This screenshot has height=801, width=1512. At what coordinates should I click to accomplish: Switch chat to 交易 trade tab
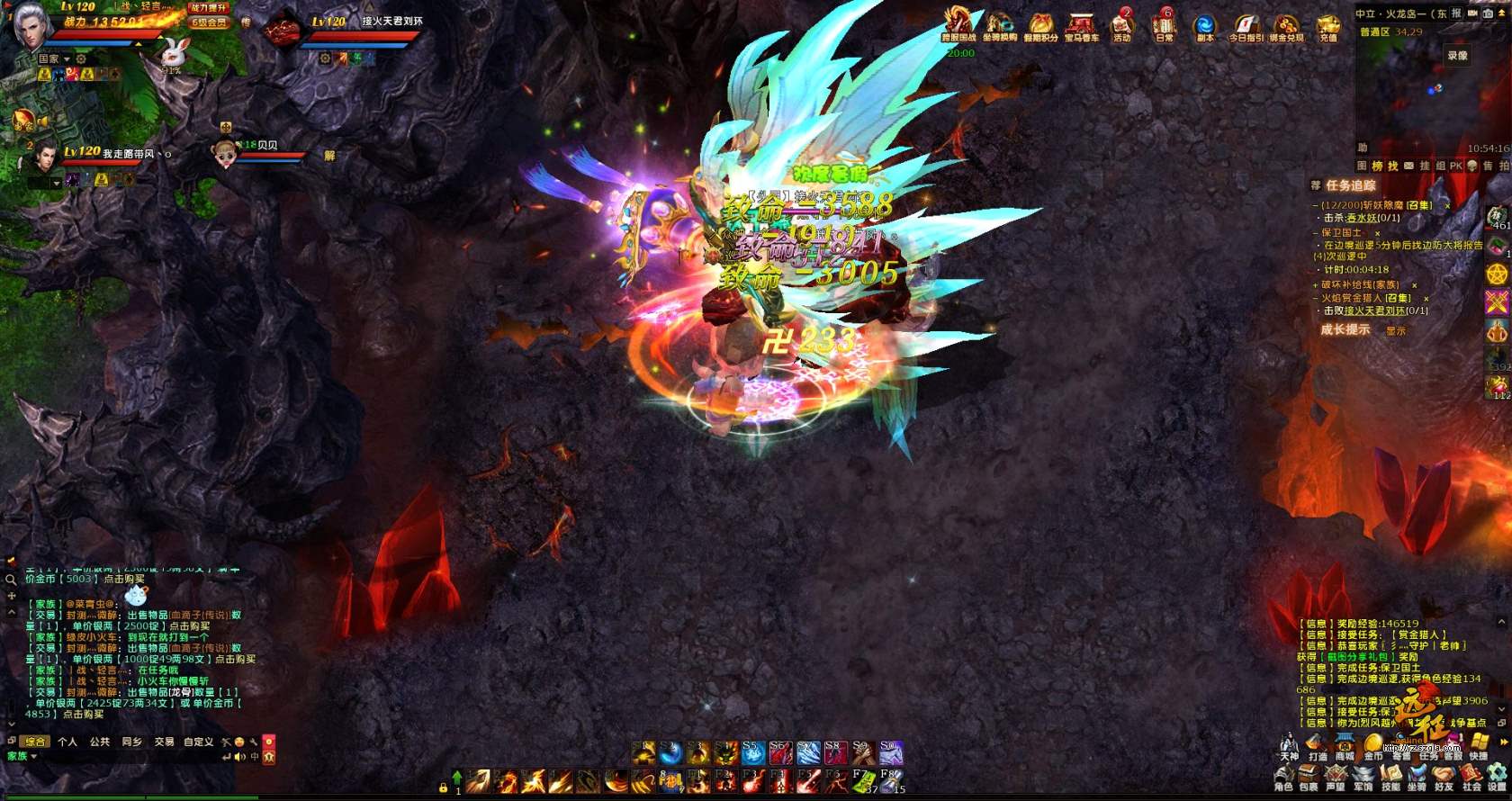click(x=164, y=742)
